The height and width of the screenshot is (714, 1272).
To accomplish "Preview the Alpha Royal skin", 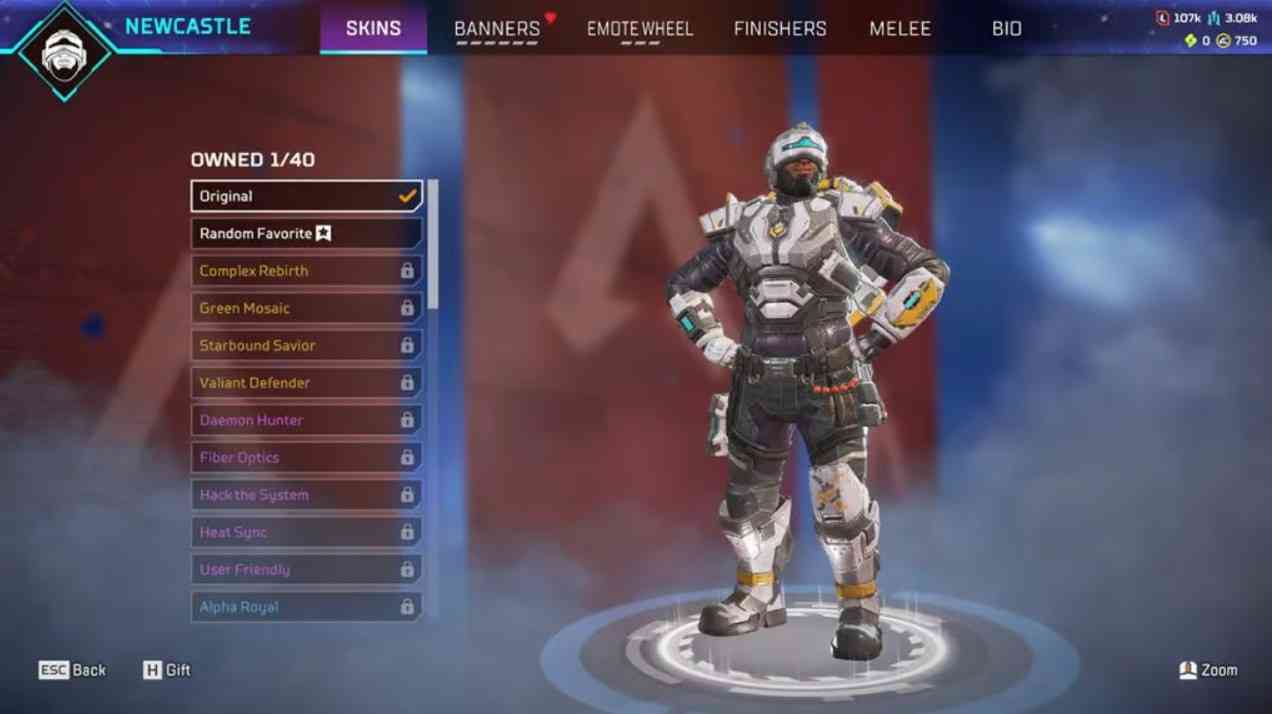I will pyautogui.click(x=306, y=607).
